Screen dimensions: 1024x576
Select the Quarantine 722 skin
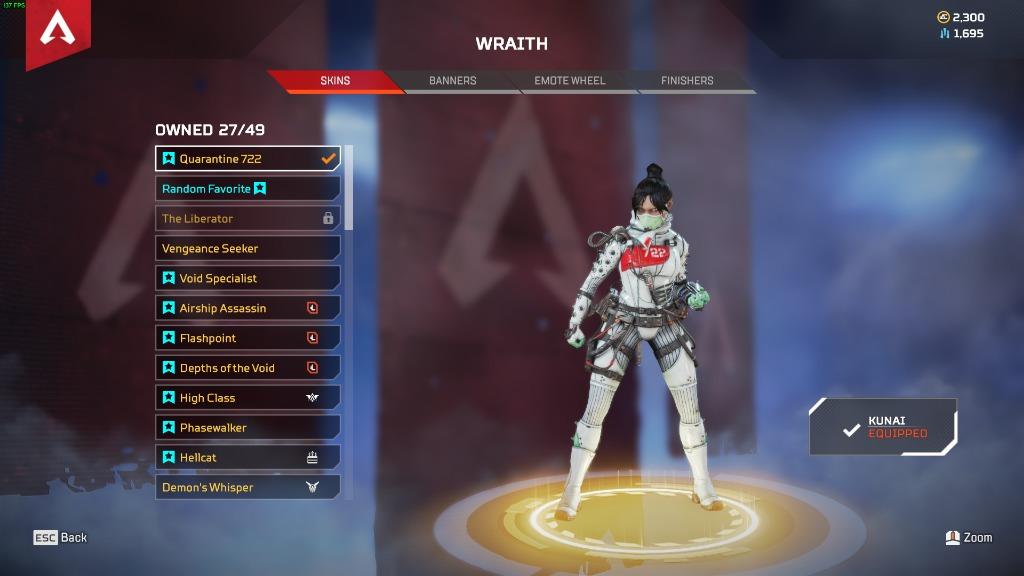tap(247, 159)
